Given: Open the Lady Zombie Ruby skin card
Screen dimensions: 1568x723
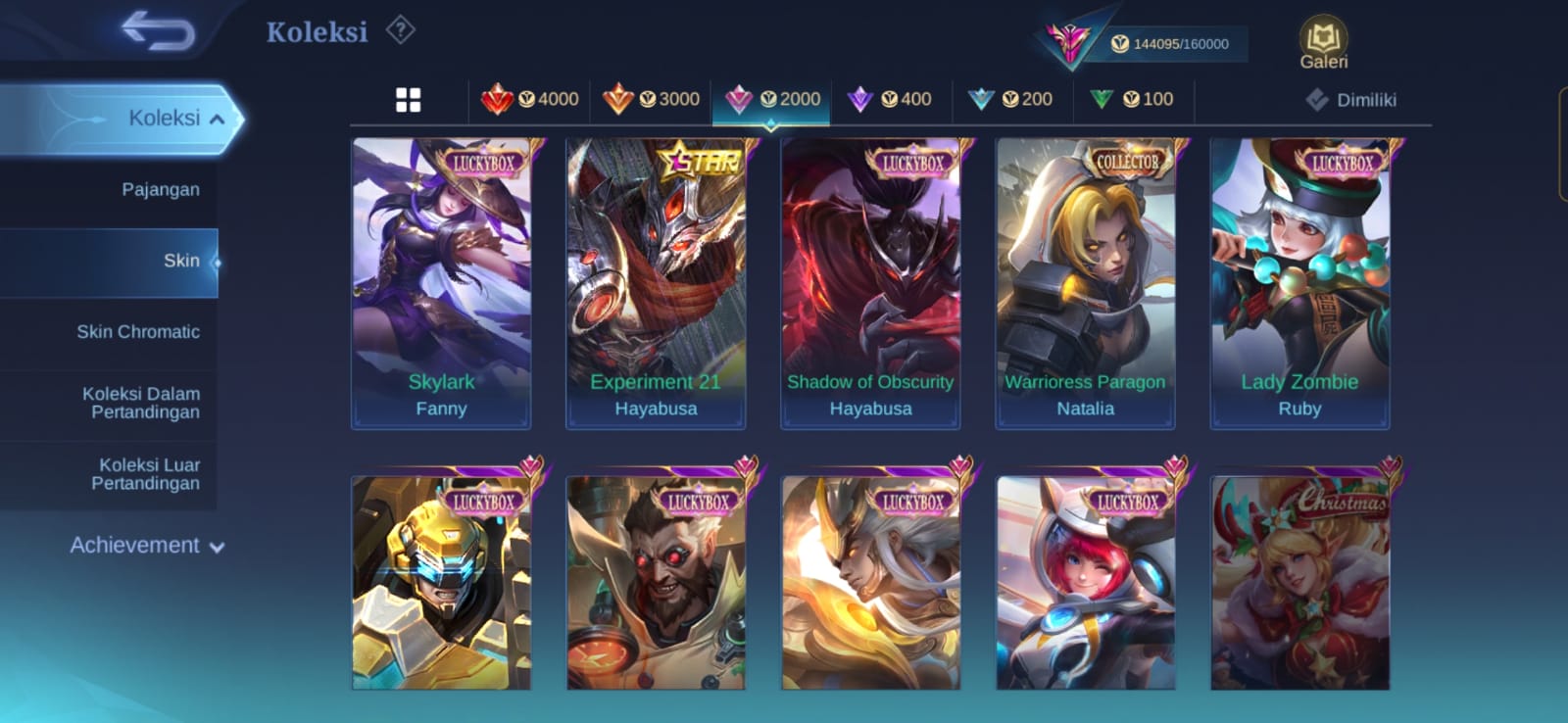Looking at the screenshot, I should point(1299,282).
